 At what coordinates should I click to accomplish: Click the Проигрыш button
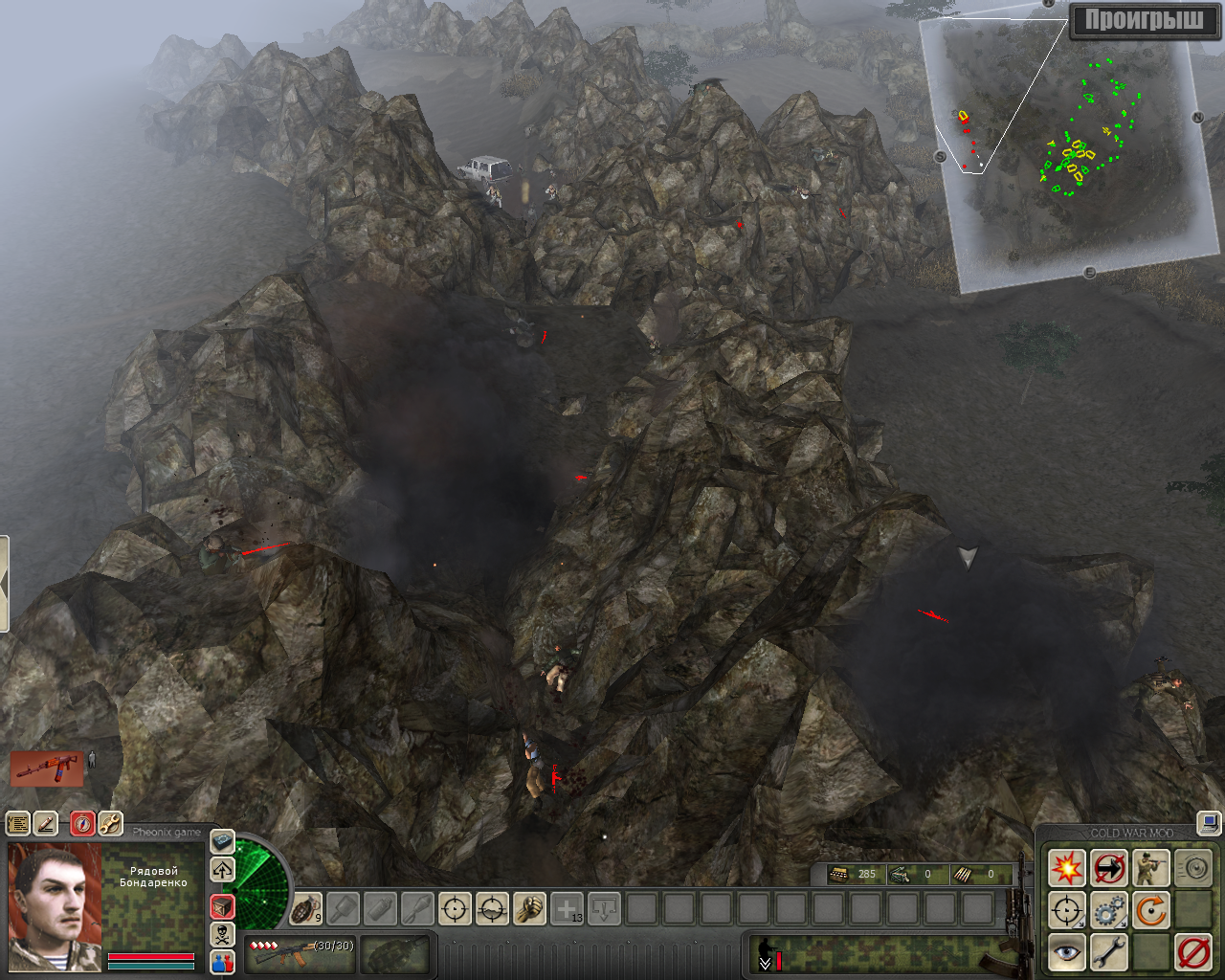(1144, 20)
